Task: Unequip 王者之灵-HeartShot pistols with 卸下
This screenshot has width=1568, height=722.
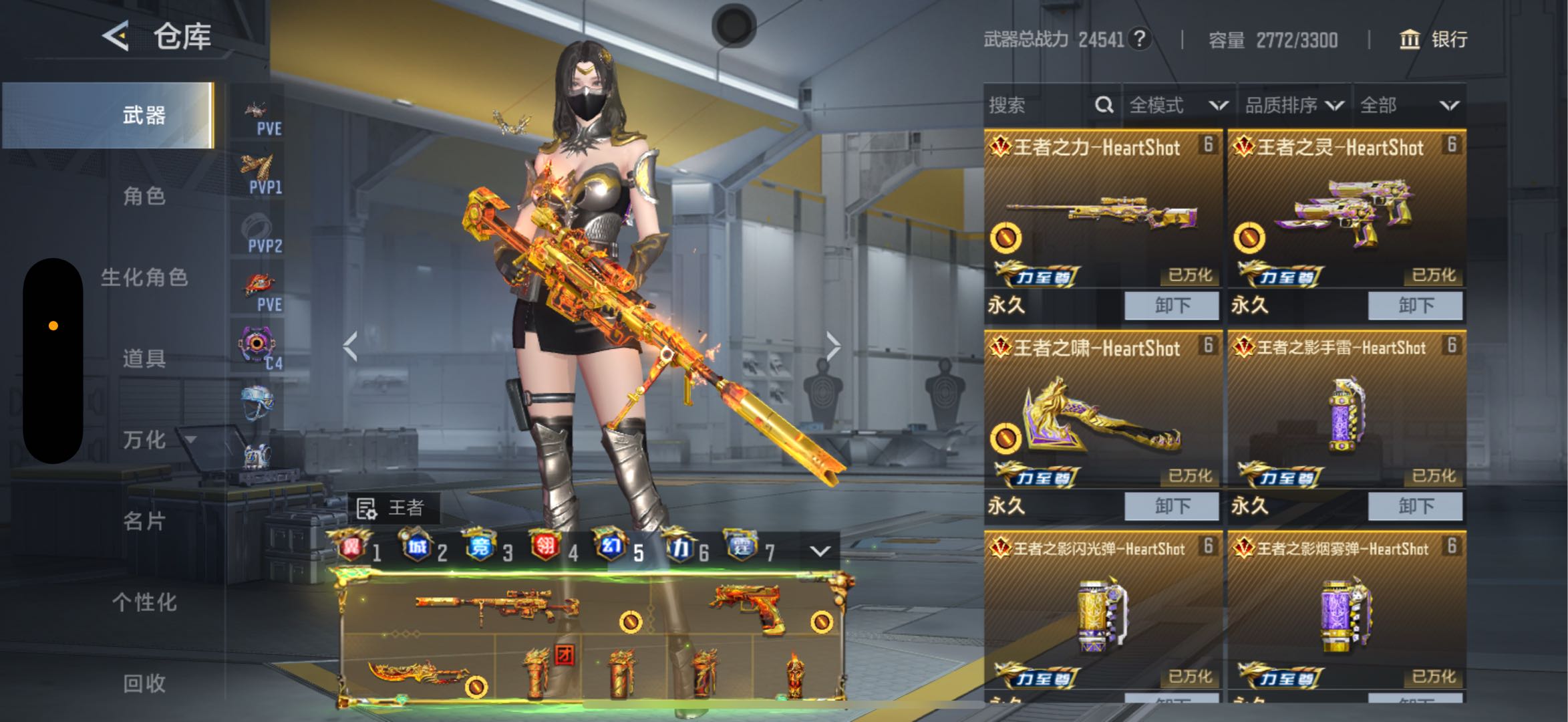Action: pos(1415,306)
